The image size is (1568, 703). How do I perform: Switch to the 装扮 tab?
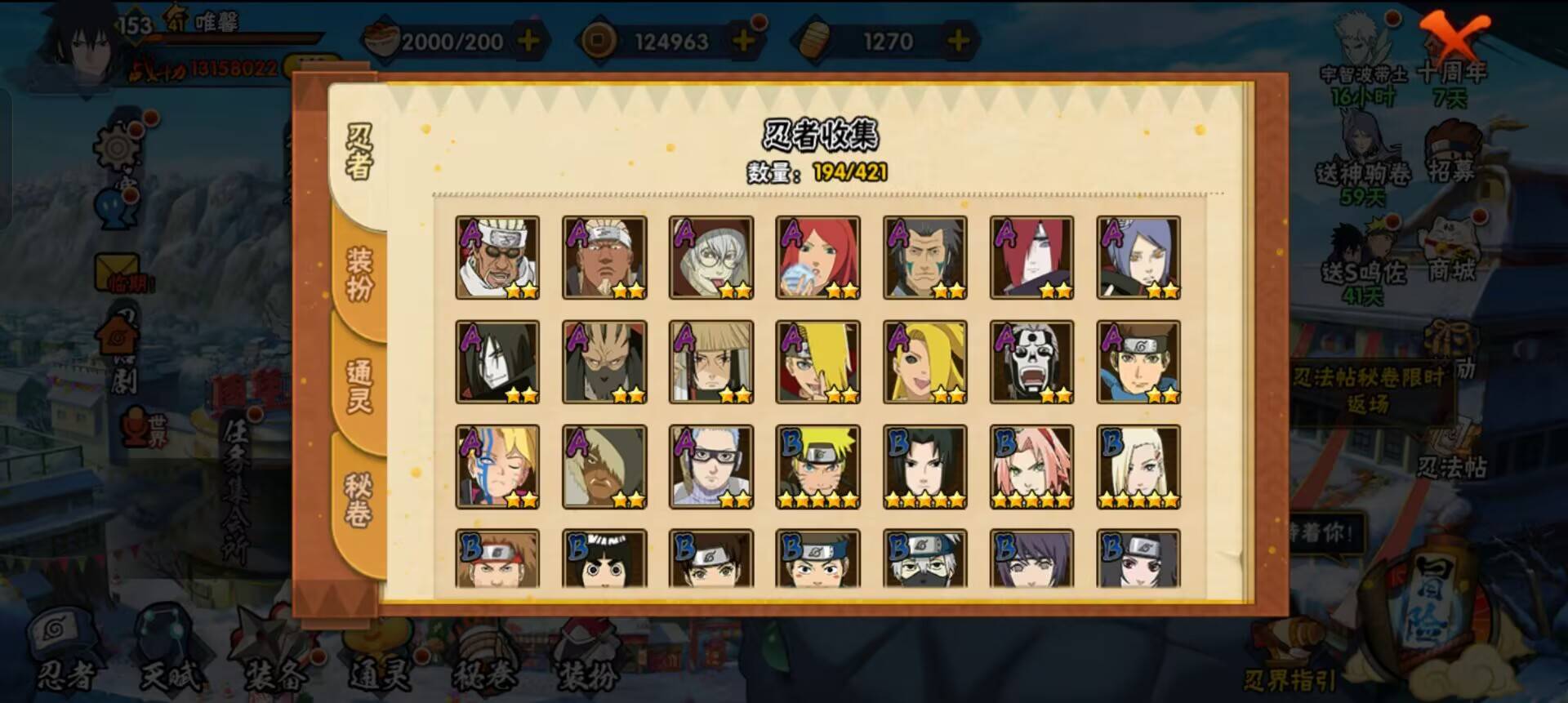coord(359,274)
